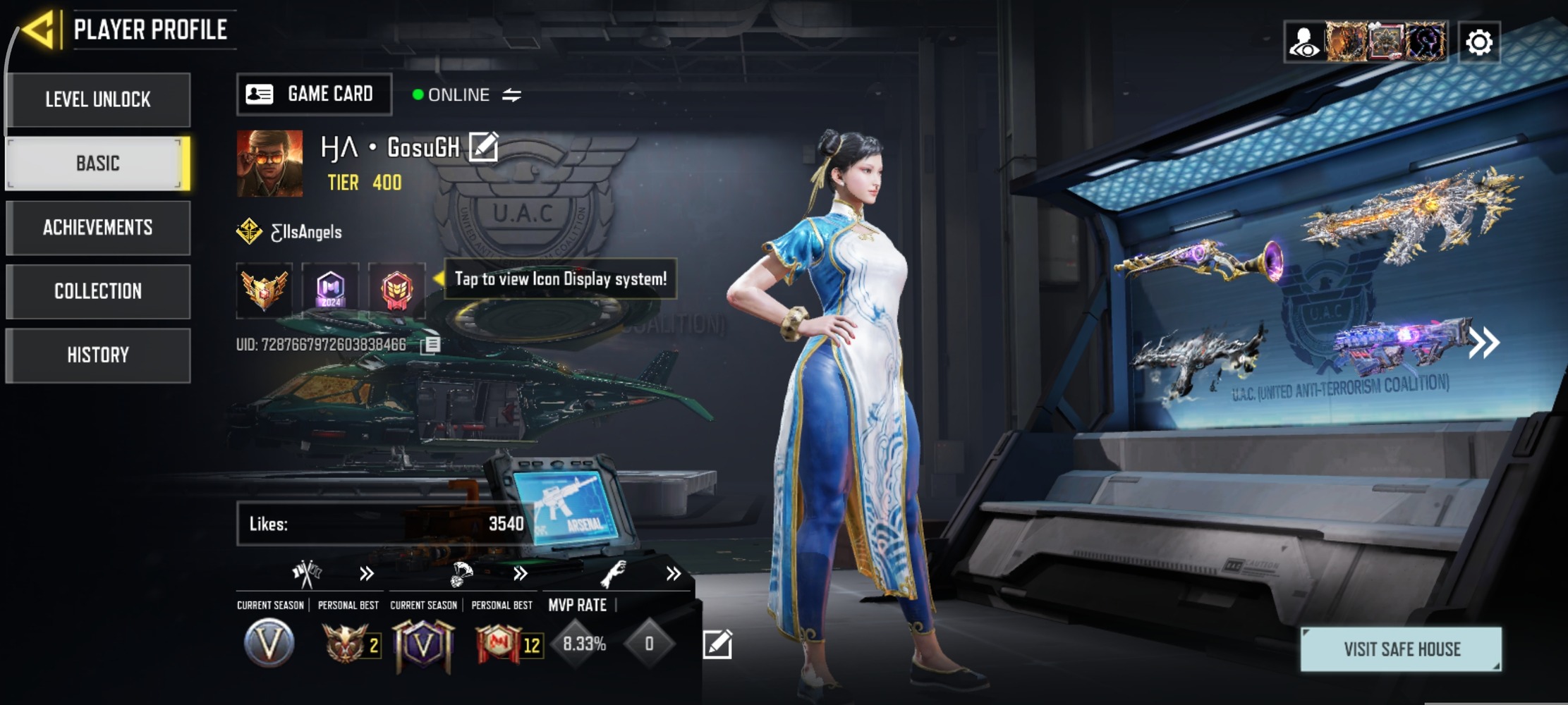Select the red tournament badge icon

pyautogui.click(x=396, y=290)
